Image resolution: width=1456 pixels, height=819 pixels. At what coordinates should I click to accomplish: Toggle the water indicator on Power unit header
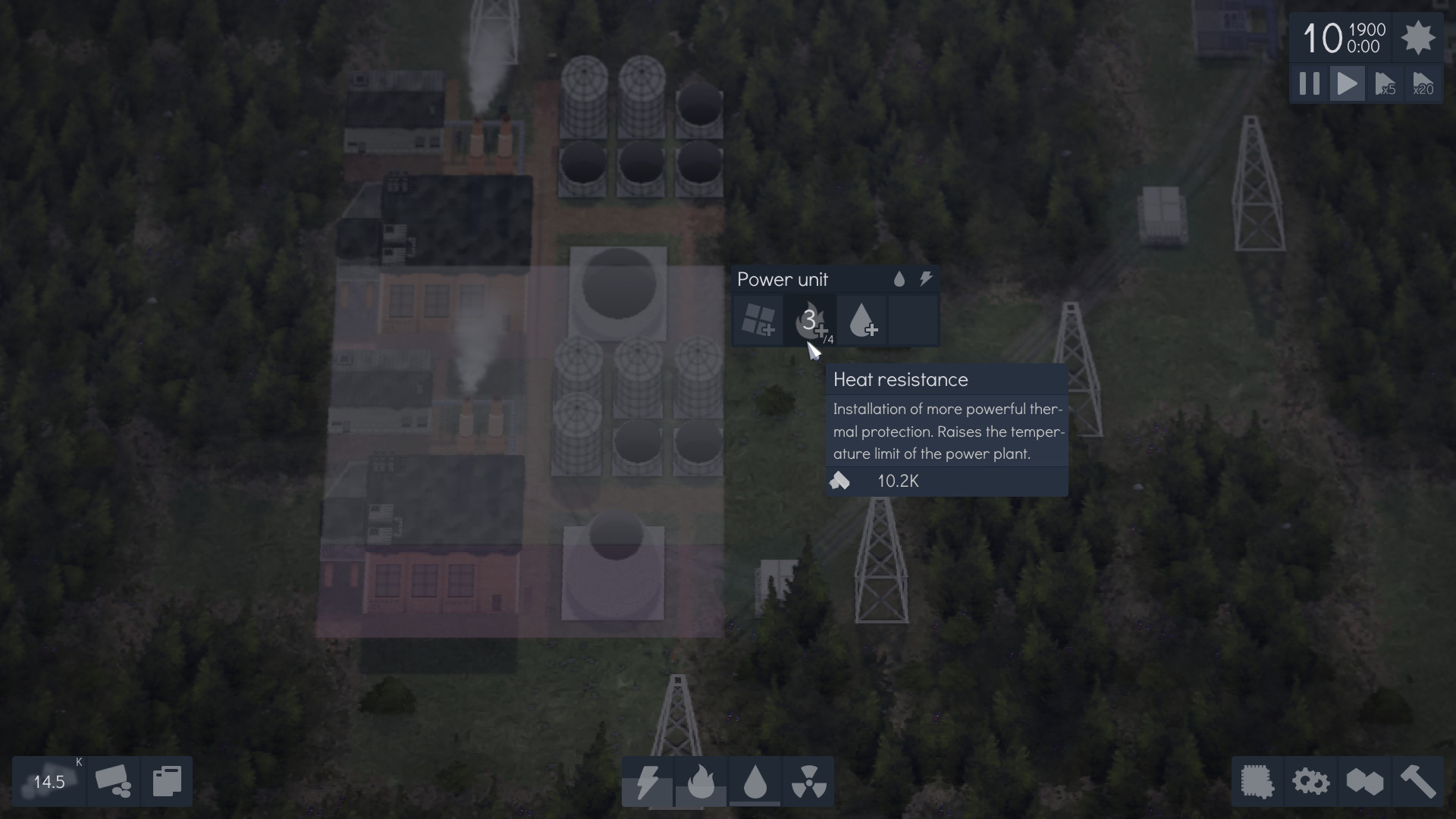point(900,279)
